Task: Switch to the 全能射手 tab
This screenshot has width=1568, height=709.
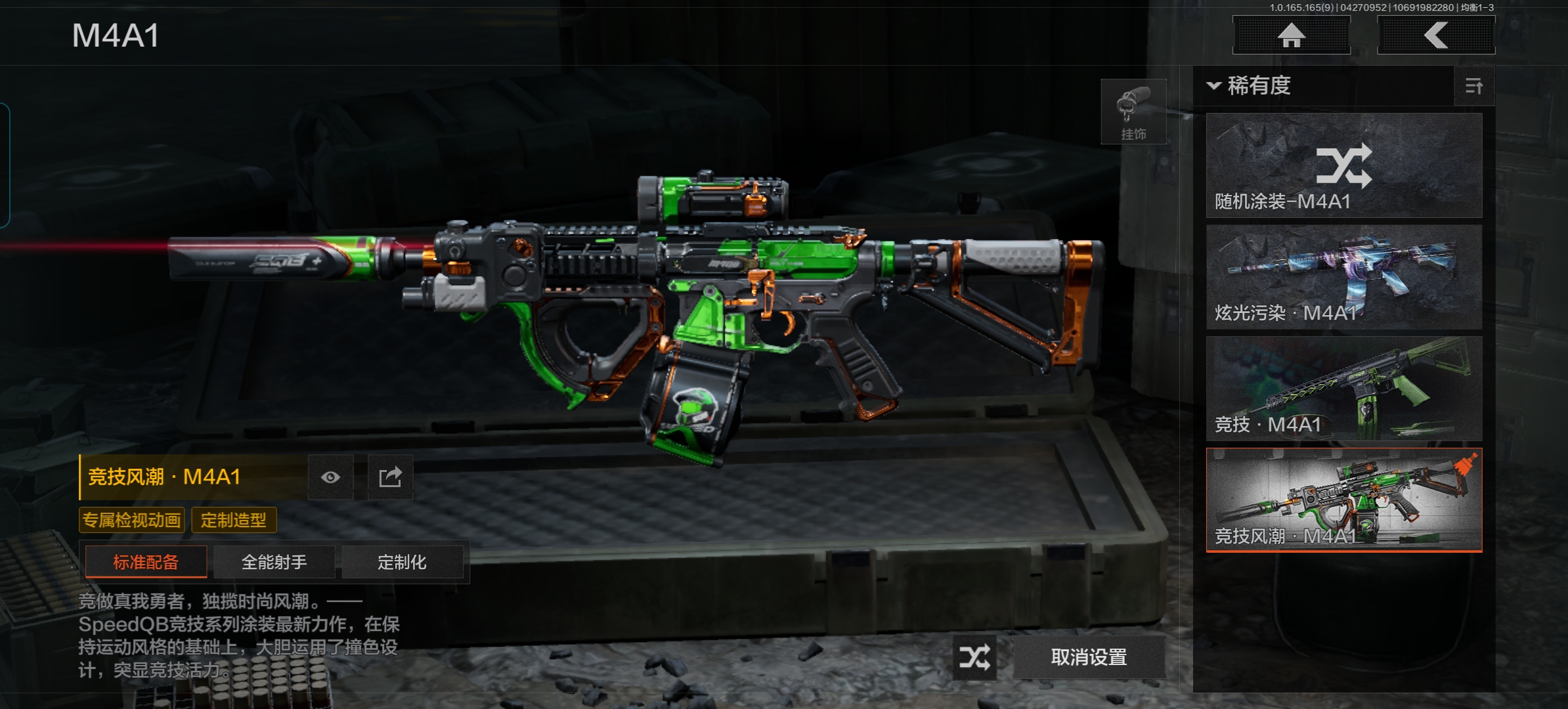Action: (274, 562)
